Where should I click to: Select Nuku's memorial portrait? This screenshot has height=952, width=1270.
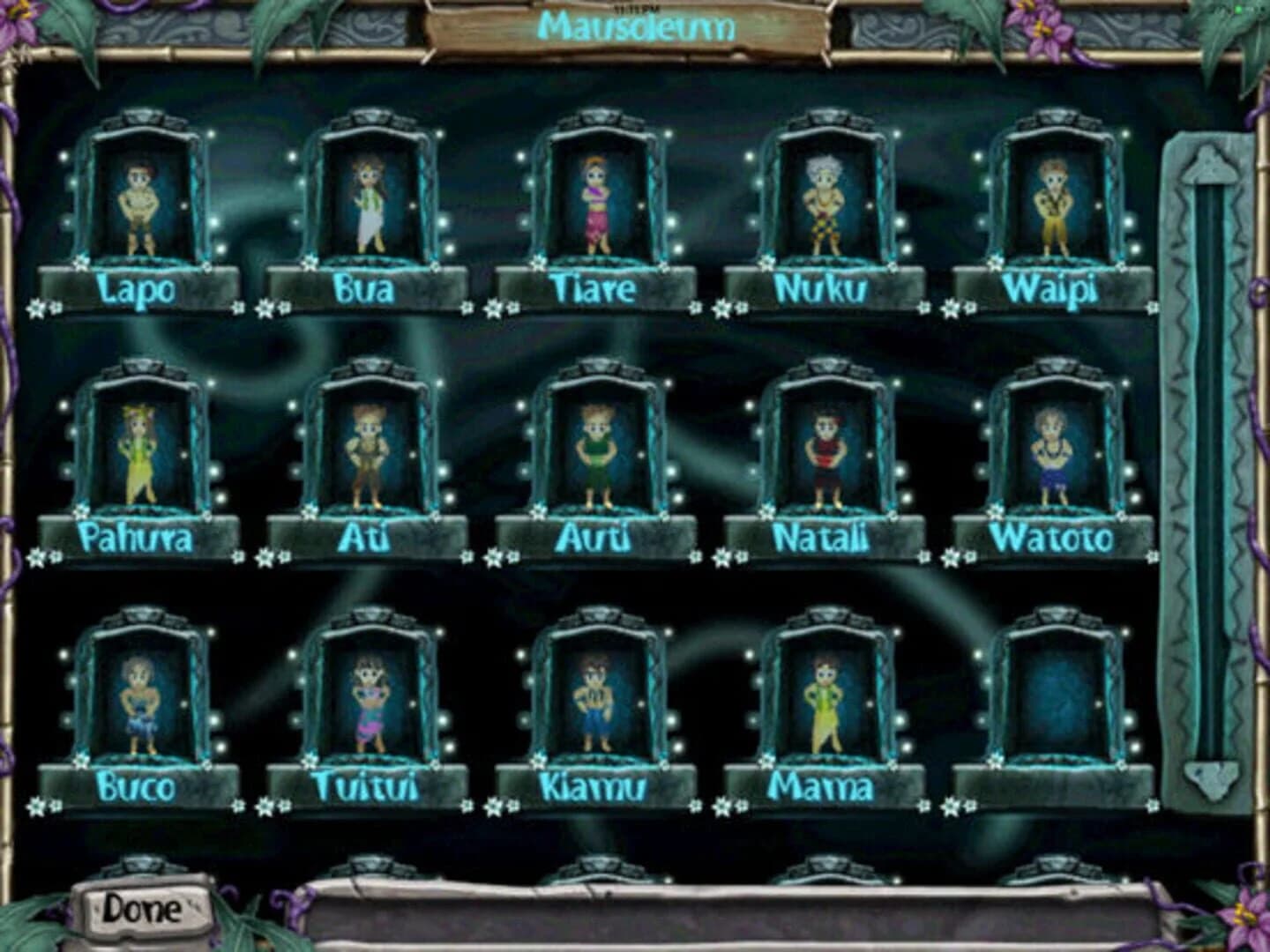click(827, 203)
